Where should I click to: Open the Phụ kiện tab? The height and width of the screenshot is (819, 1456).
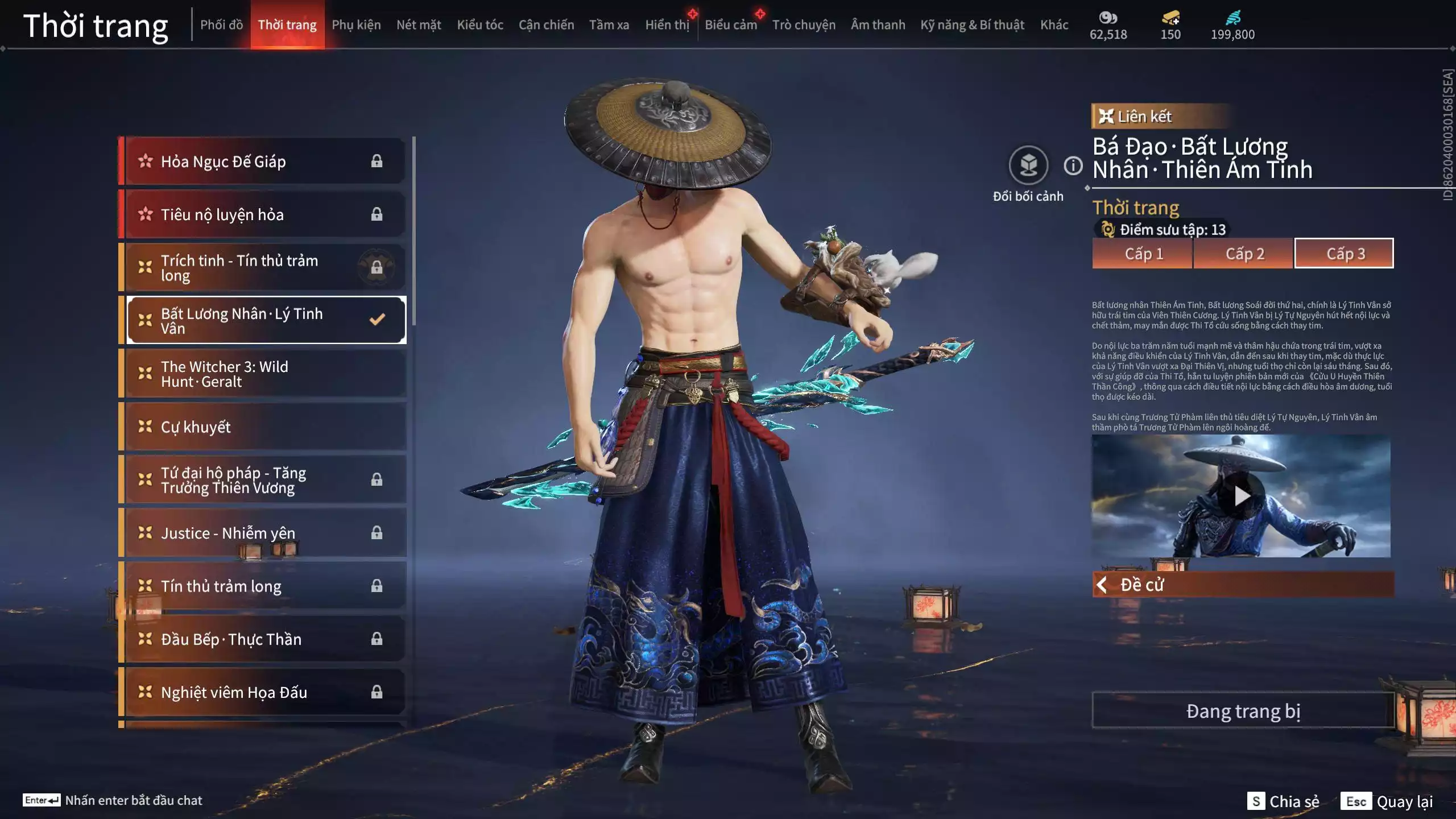coord(356,25)
